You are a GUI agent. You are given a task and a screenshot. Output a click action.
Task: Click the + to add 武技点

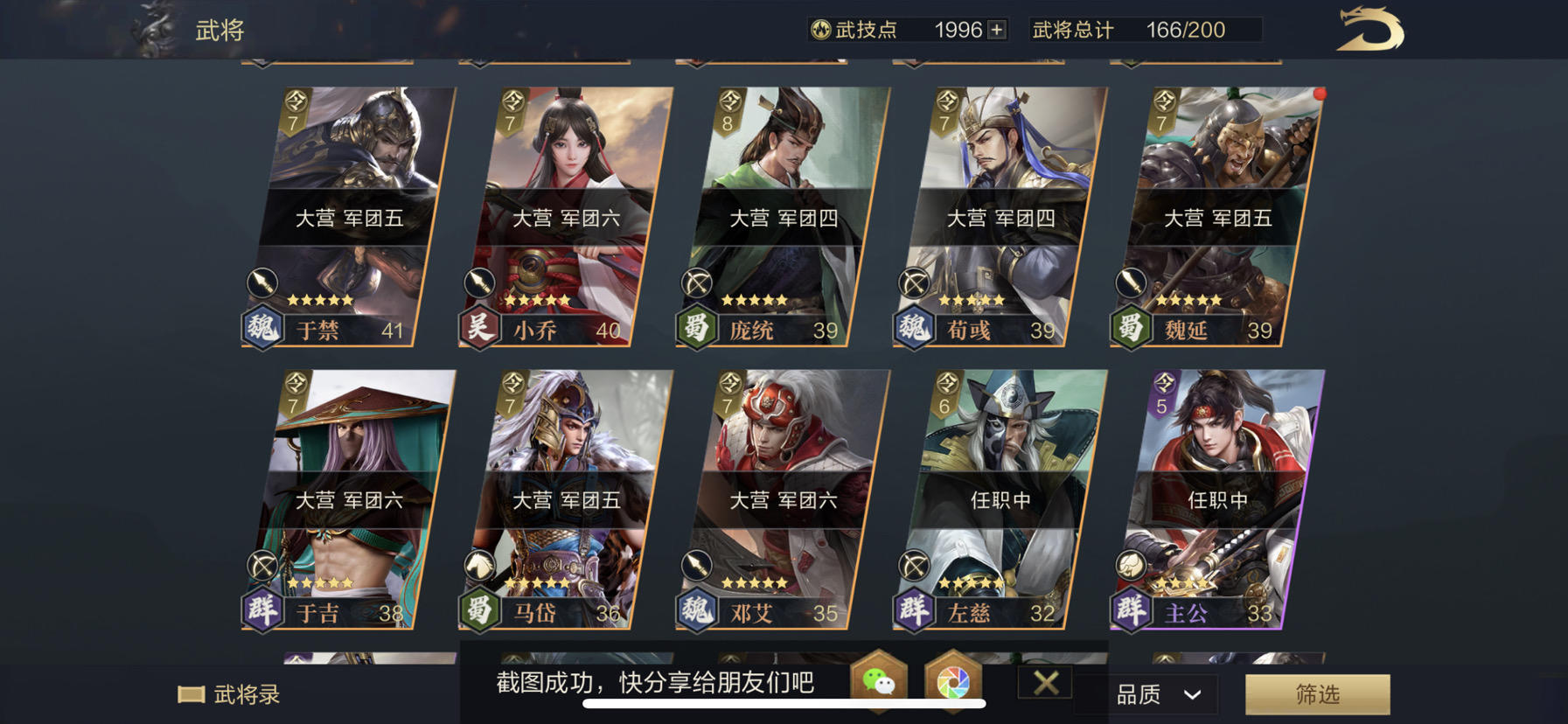(997, 29)
